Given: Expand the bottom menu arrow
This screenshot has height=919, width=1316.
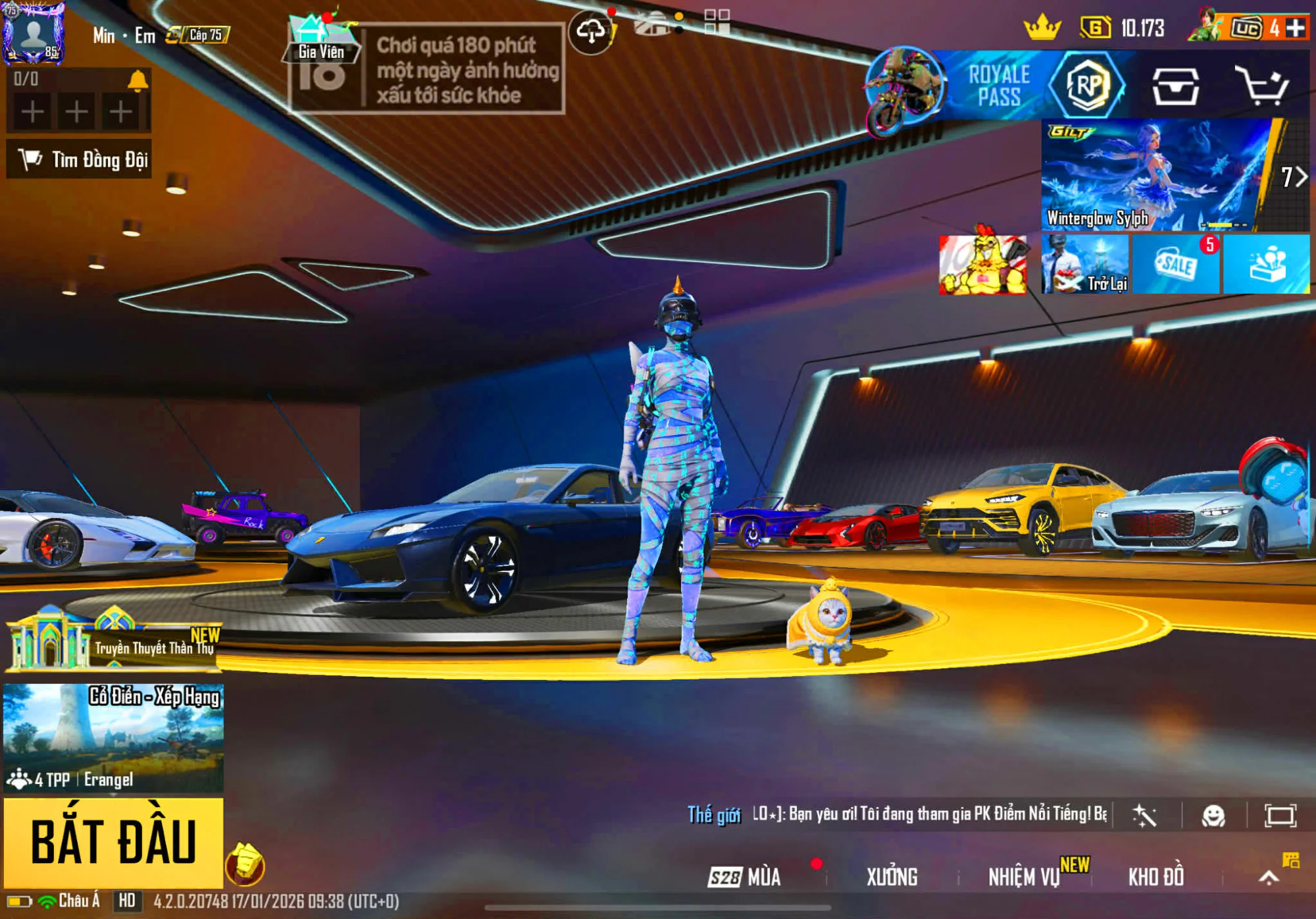Looking at the screenshot, I should click(x=1269, y=877).
